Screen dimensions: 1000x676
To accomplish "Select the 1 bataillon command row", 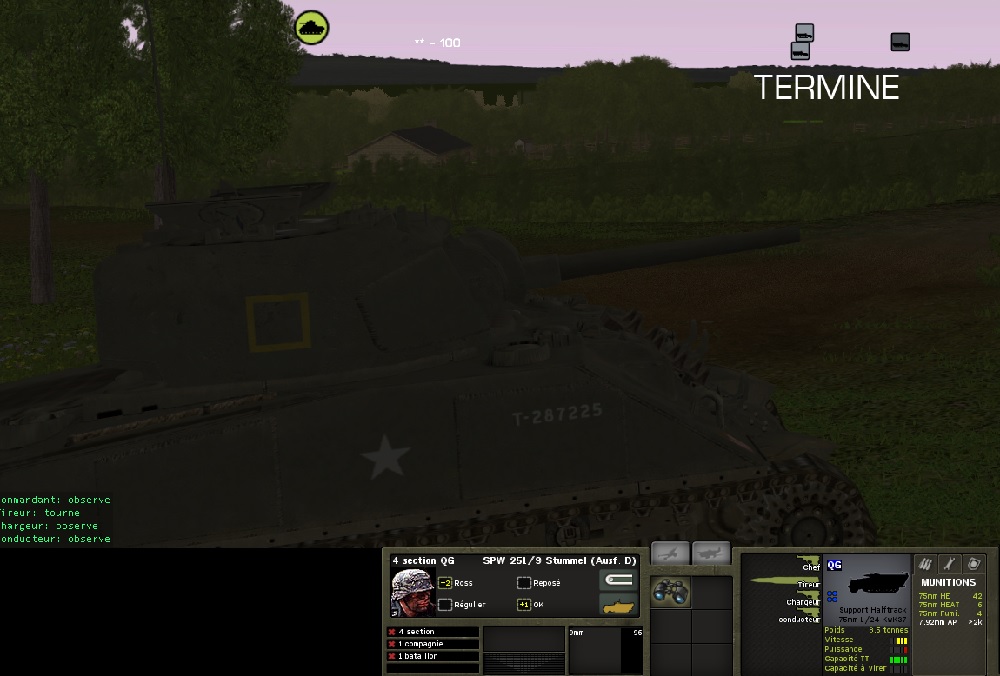I will [x=432, y=656].
